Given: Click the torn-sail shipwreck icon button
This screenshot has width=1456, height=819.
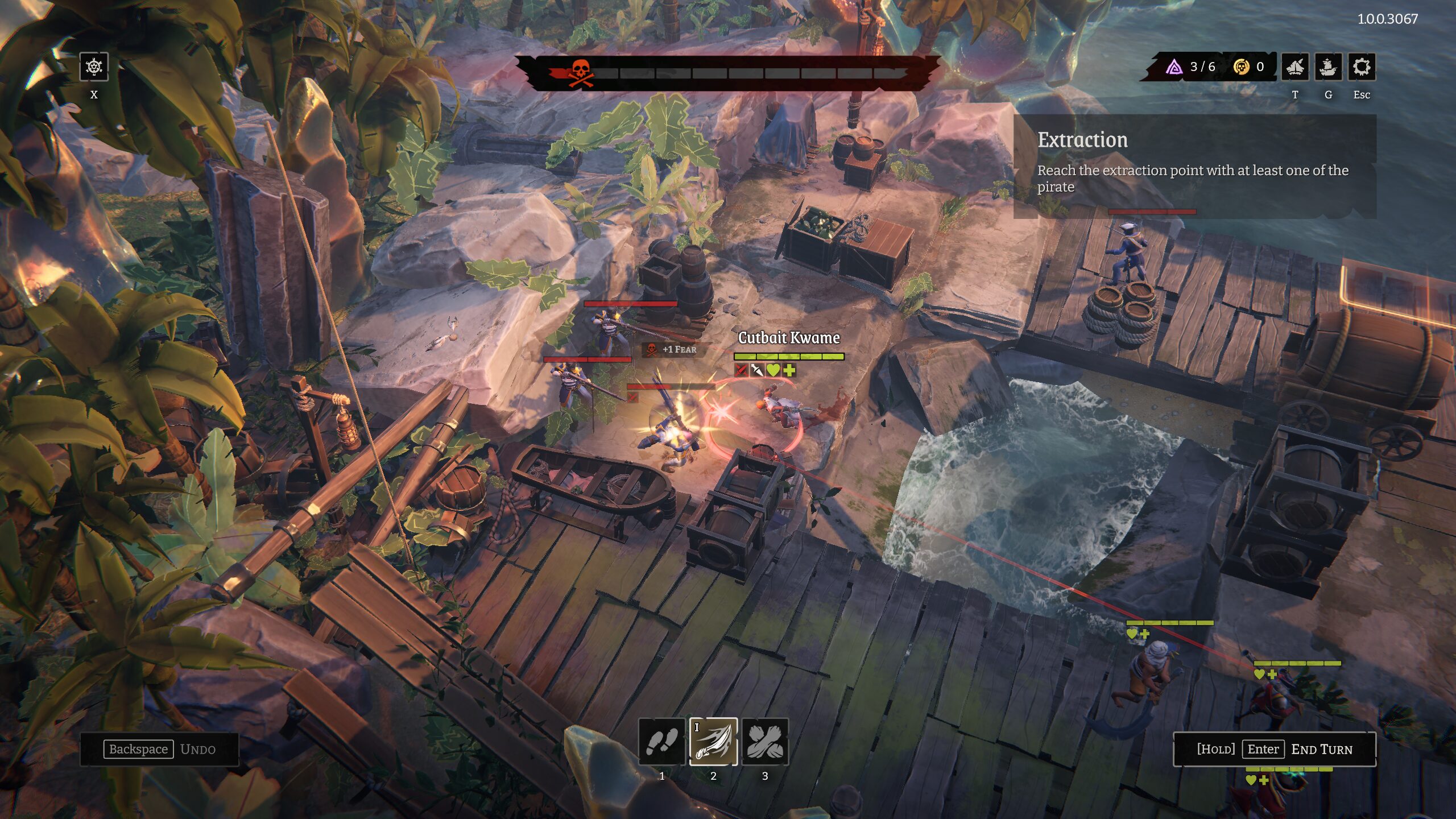Looking at the screenshot, I should pos(1295,68).
